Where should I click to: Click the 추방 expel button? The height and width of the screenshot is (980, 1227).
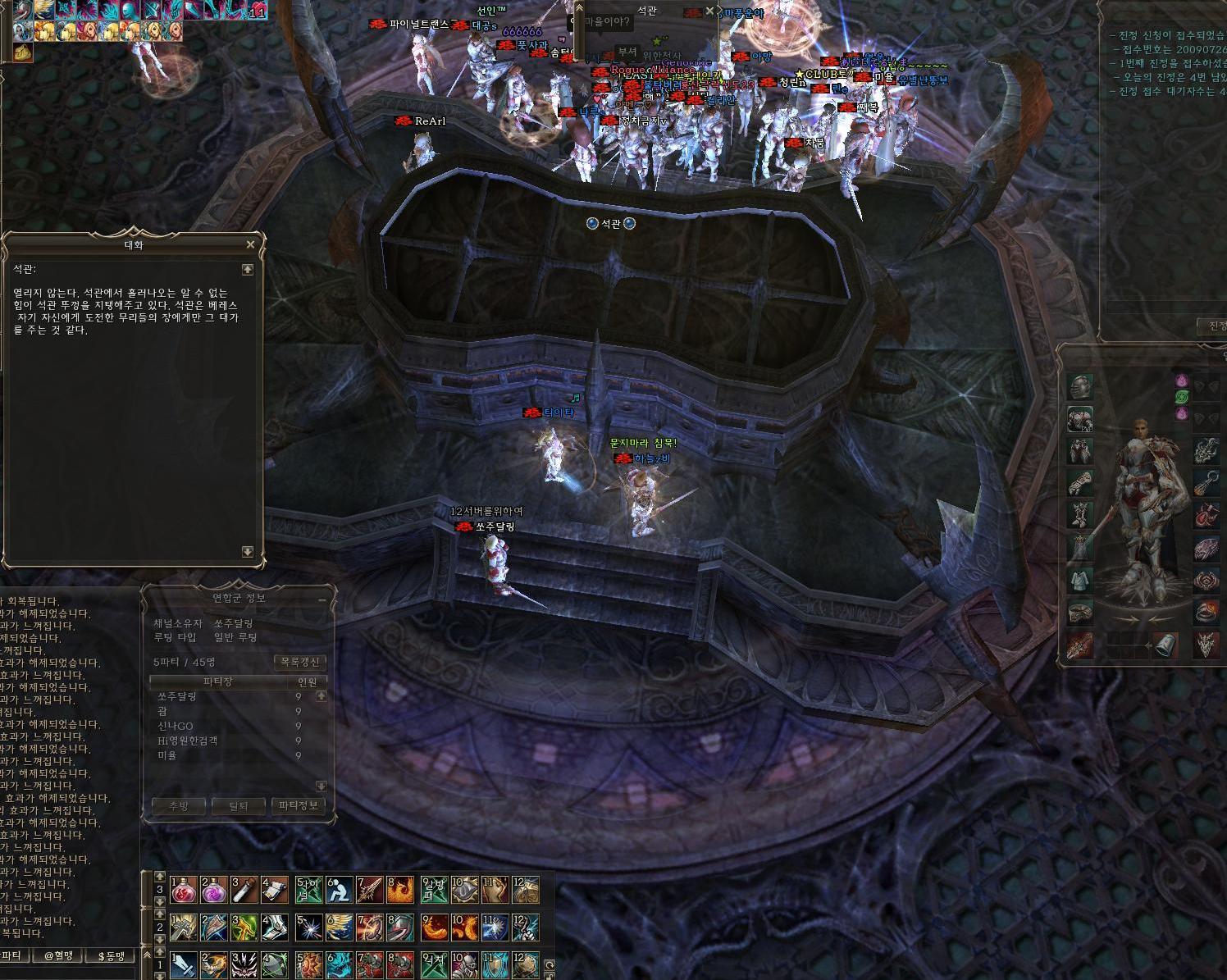(178, 806)
